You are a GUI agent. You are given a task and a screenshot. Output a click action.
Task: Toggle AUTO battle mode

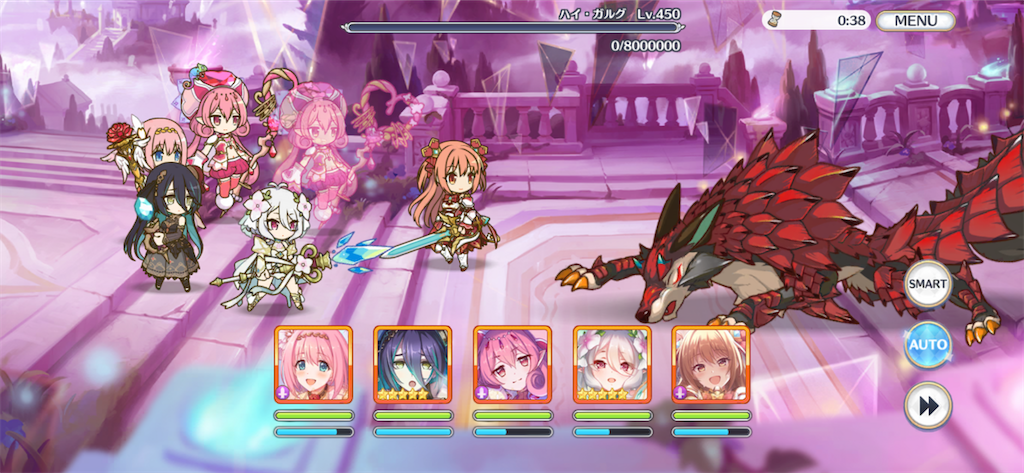coord(927,345)
